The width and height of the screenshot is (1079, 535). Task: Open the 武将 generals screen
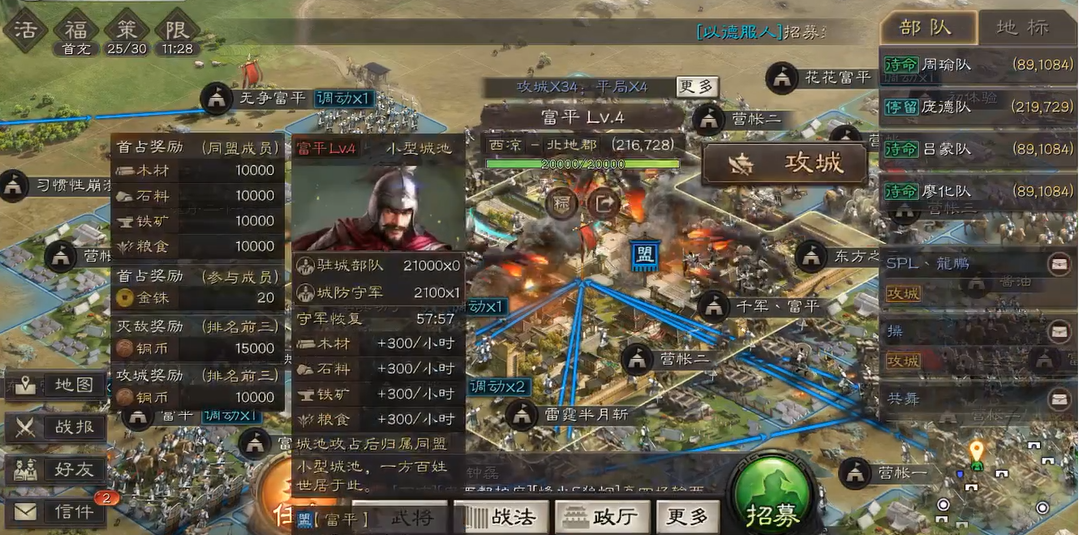(400, 517)
